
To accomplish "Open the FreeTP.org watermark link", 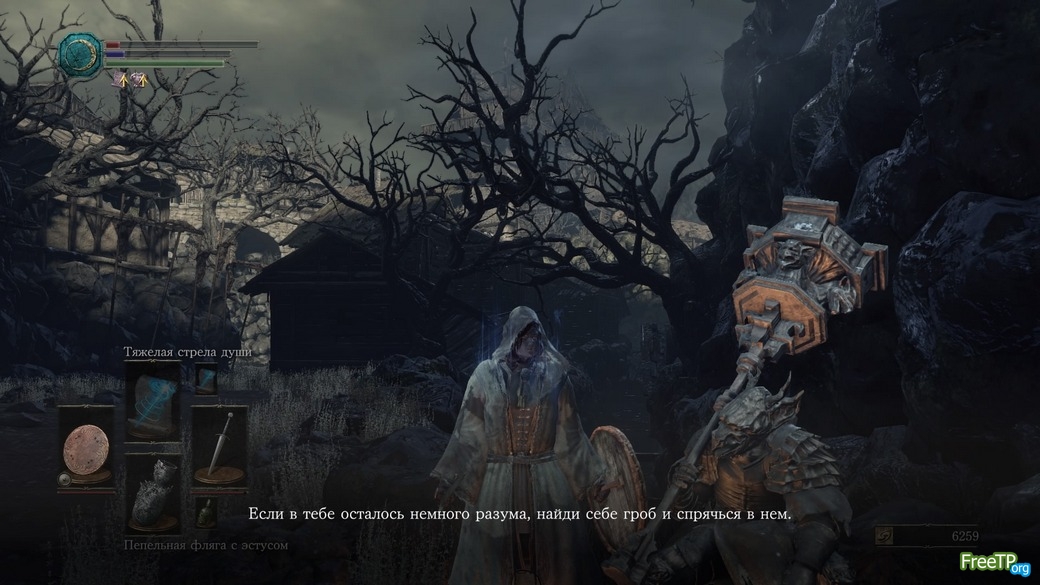I will (x=994, y=563).
